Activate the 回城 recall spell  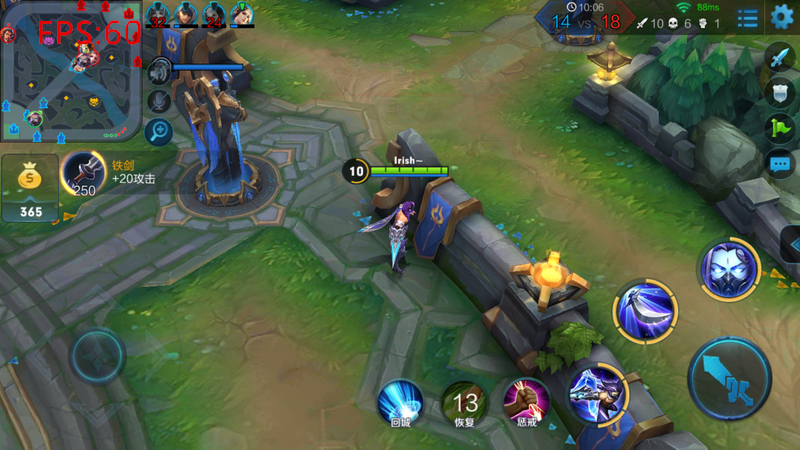400,402
